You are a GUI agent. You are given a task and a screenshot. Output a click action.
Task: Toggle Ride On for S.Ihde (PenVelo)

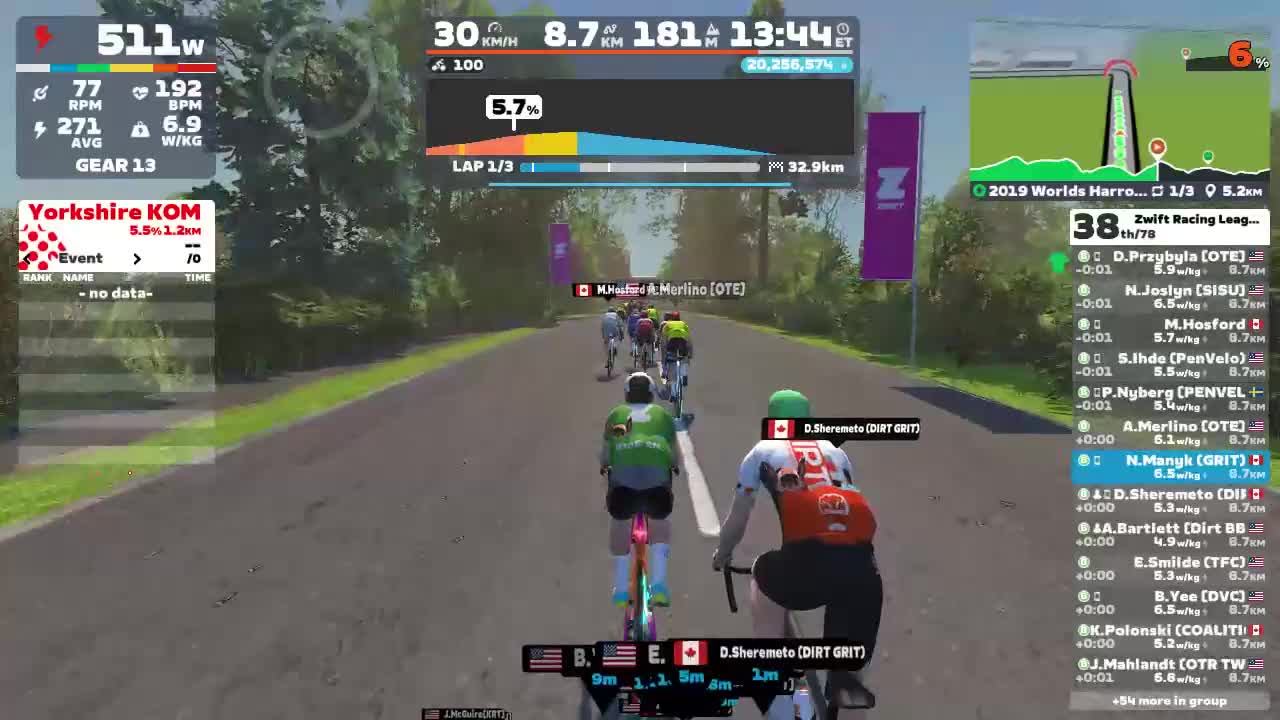pyautogui.click(x=1083, y=358)
